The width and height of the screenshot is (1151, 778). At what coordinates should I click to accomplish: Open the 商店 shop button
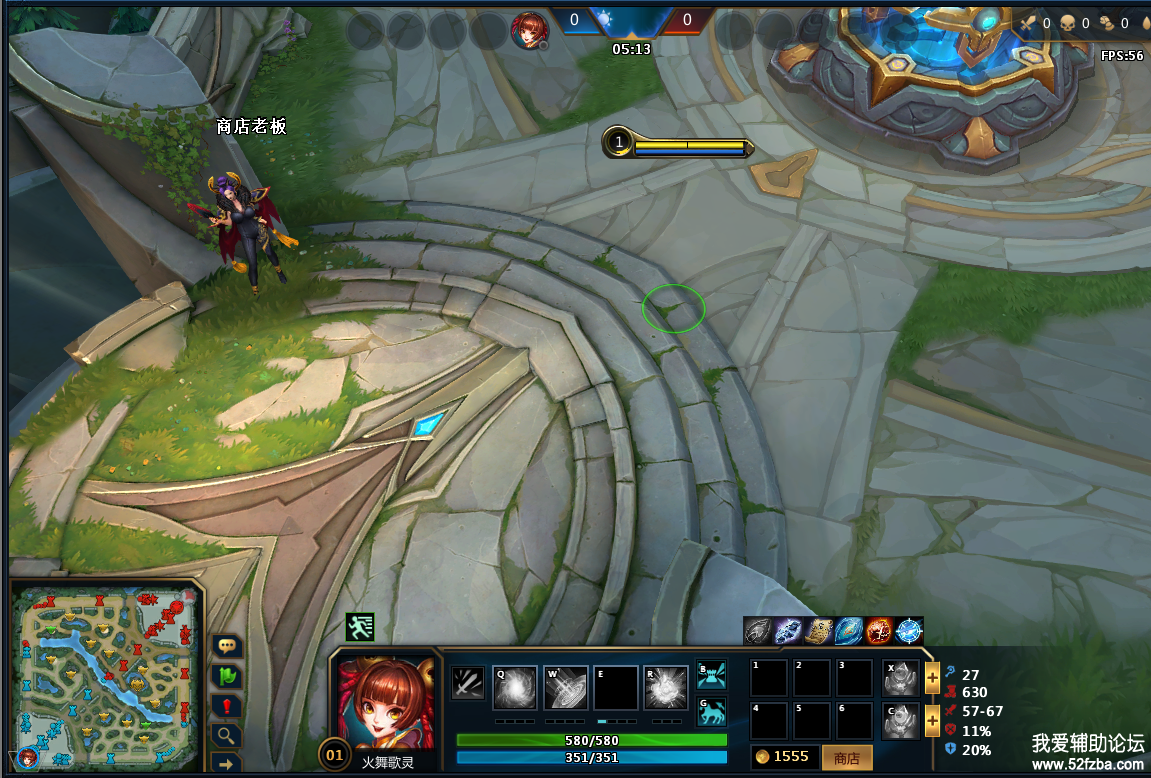846,757
